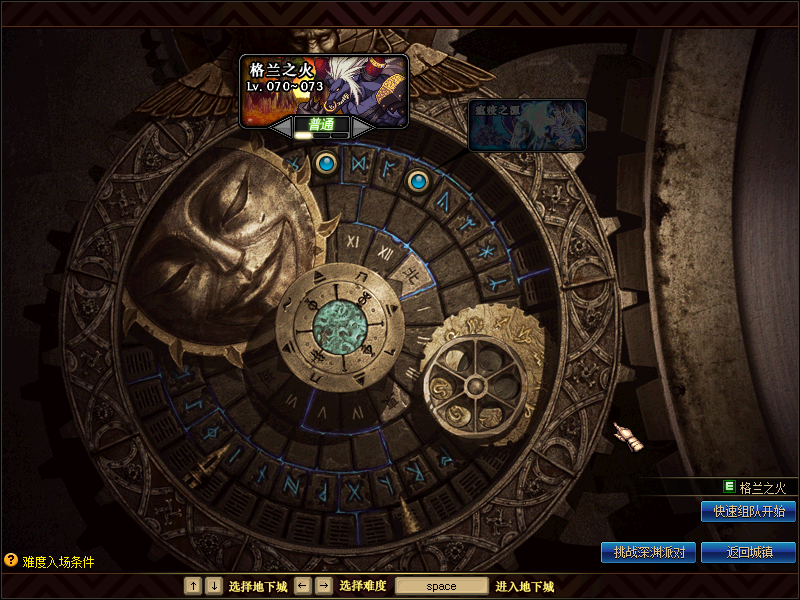Click the left difficulty arrow beside 普通
The height and width of the screenshot is (600, 800).
click(281, 127)
